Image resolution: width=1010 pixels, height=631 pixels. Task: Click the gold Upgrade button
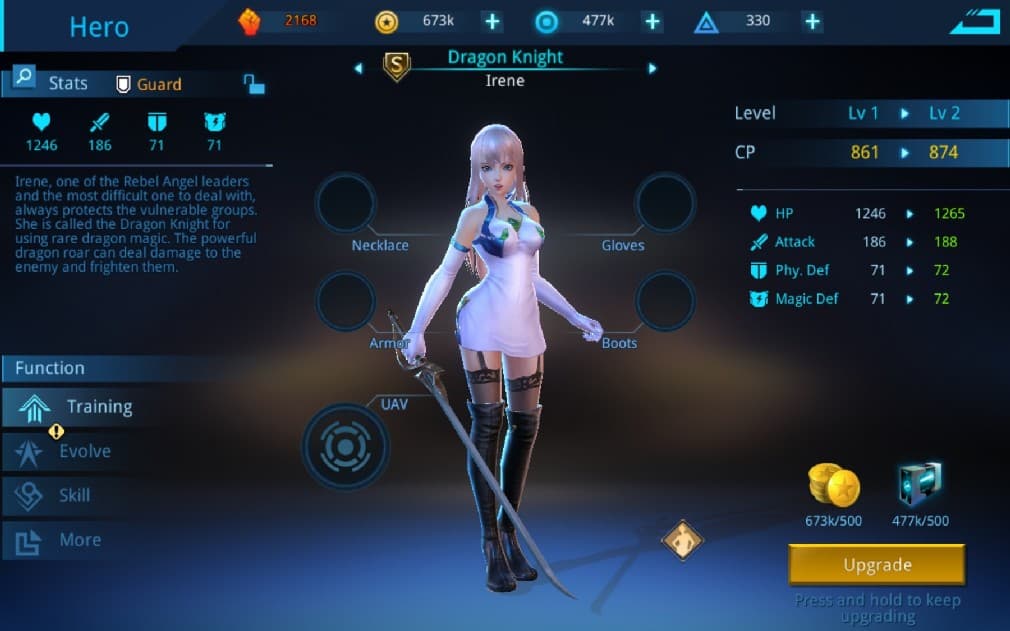[x=876, y=565]
